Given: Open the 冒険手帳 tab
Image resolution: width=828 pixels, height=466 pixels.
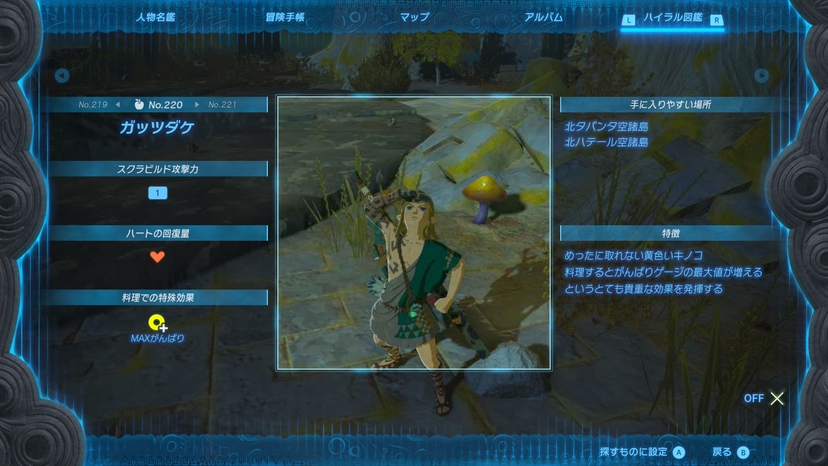Looking at the screenshot, I should pyautogui.click(x=285, y=18).
